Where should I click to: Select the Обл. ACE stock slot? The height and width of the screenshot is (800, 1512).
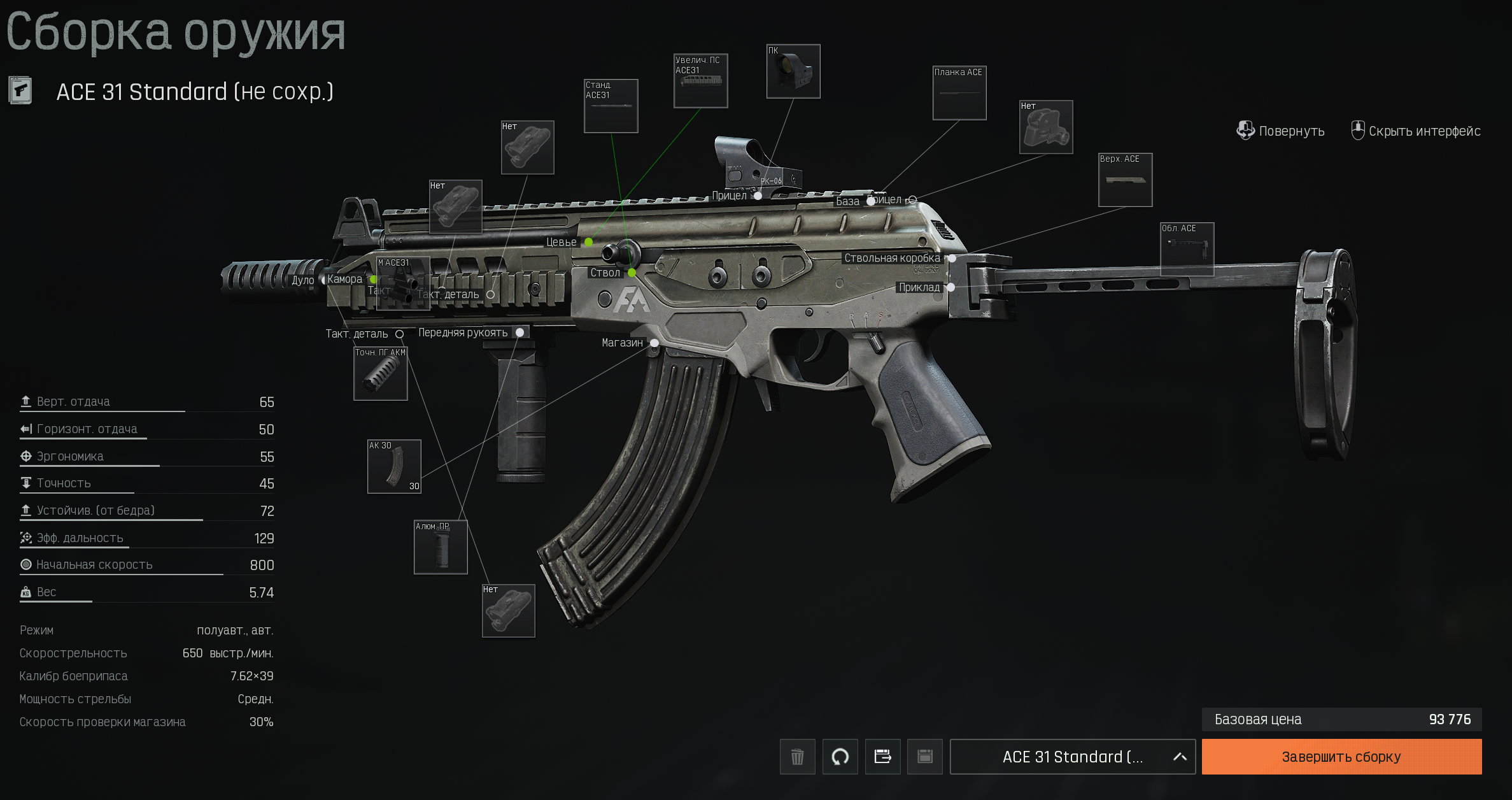tap(1187, 249)
